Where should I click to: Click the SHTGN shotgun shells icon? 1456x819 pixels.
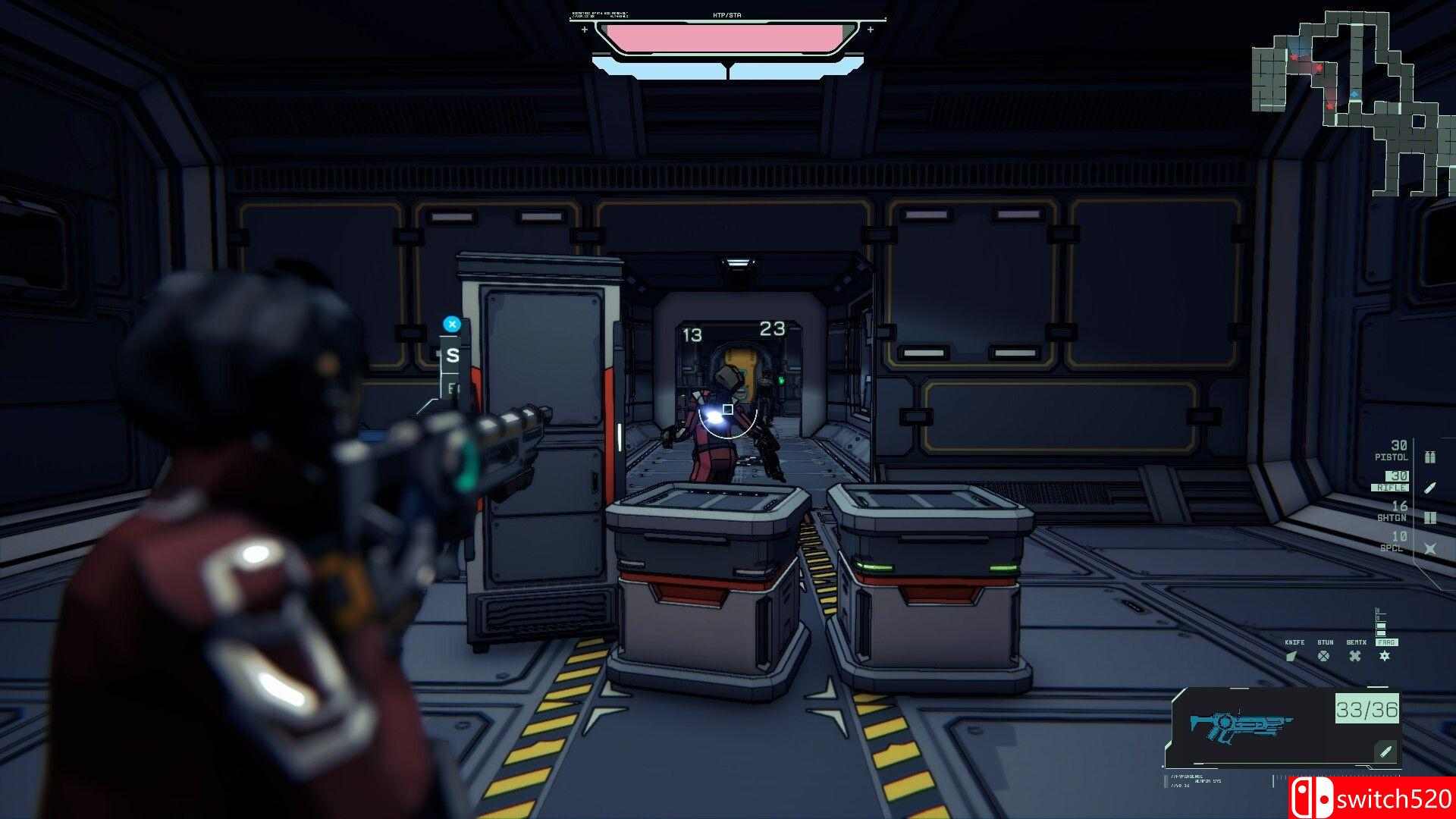(1429, 518)
